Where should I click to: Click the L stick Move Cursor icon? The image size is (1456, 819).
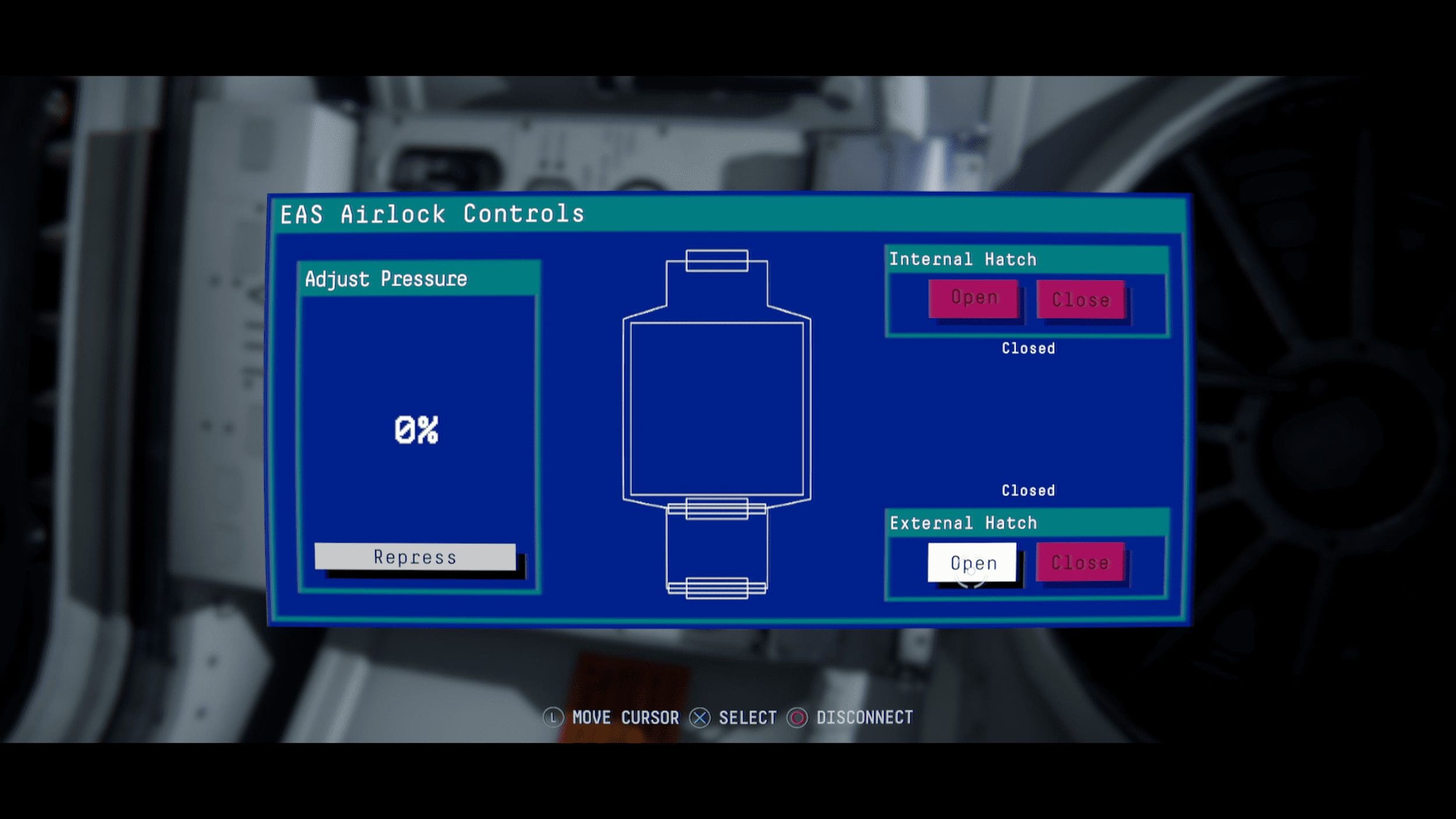point(554,718)
